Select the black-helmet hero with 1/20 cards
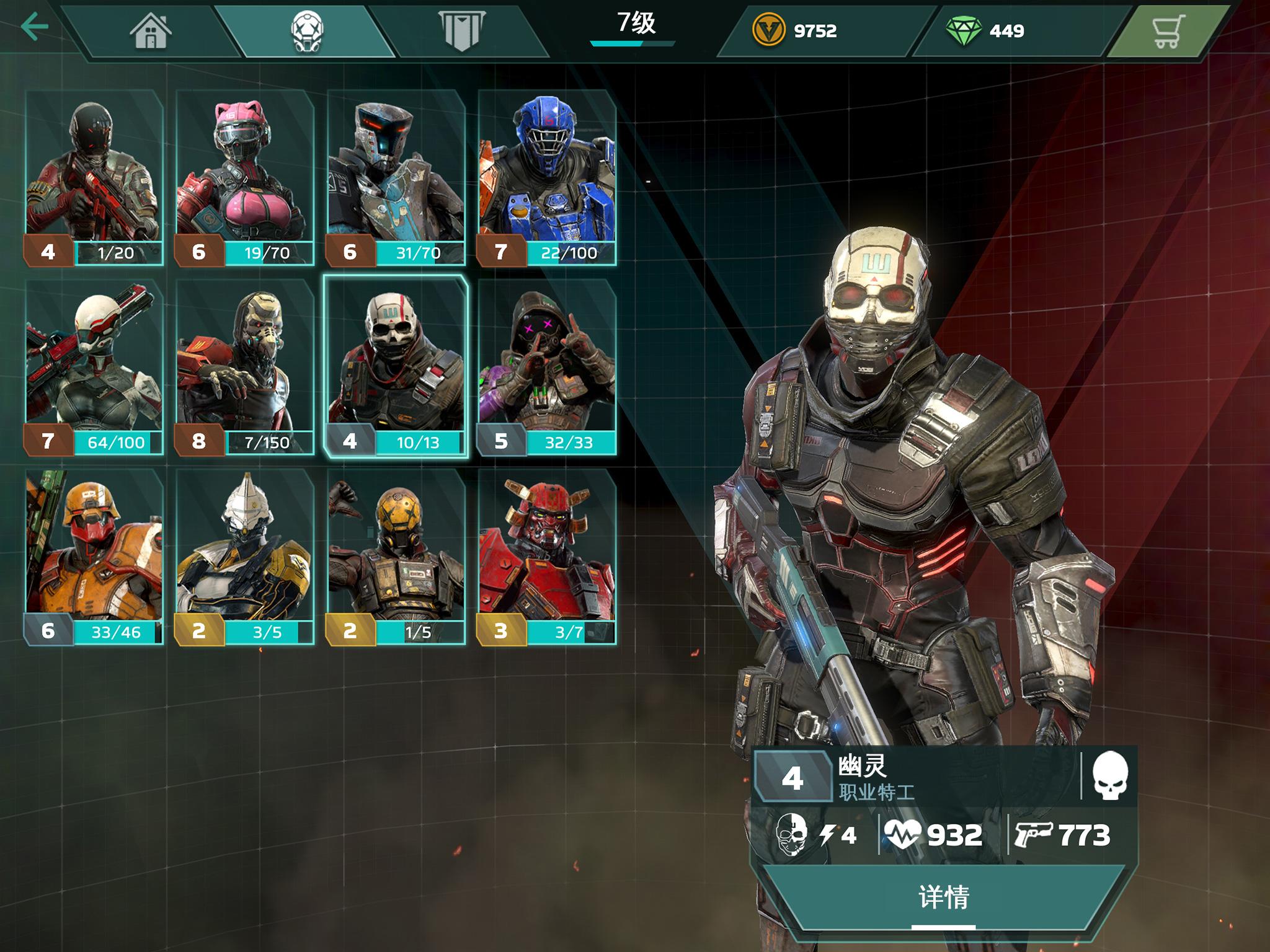 (94, 177)
